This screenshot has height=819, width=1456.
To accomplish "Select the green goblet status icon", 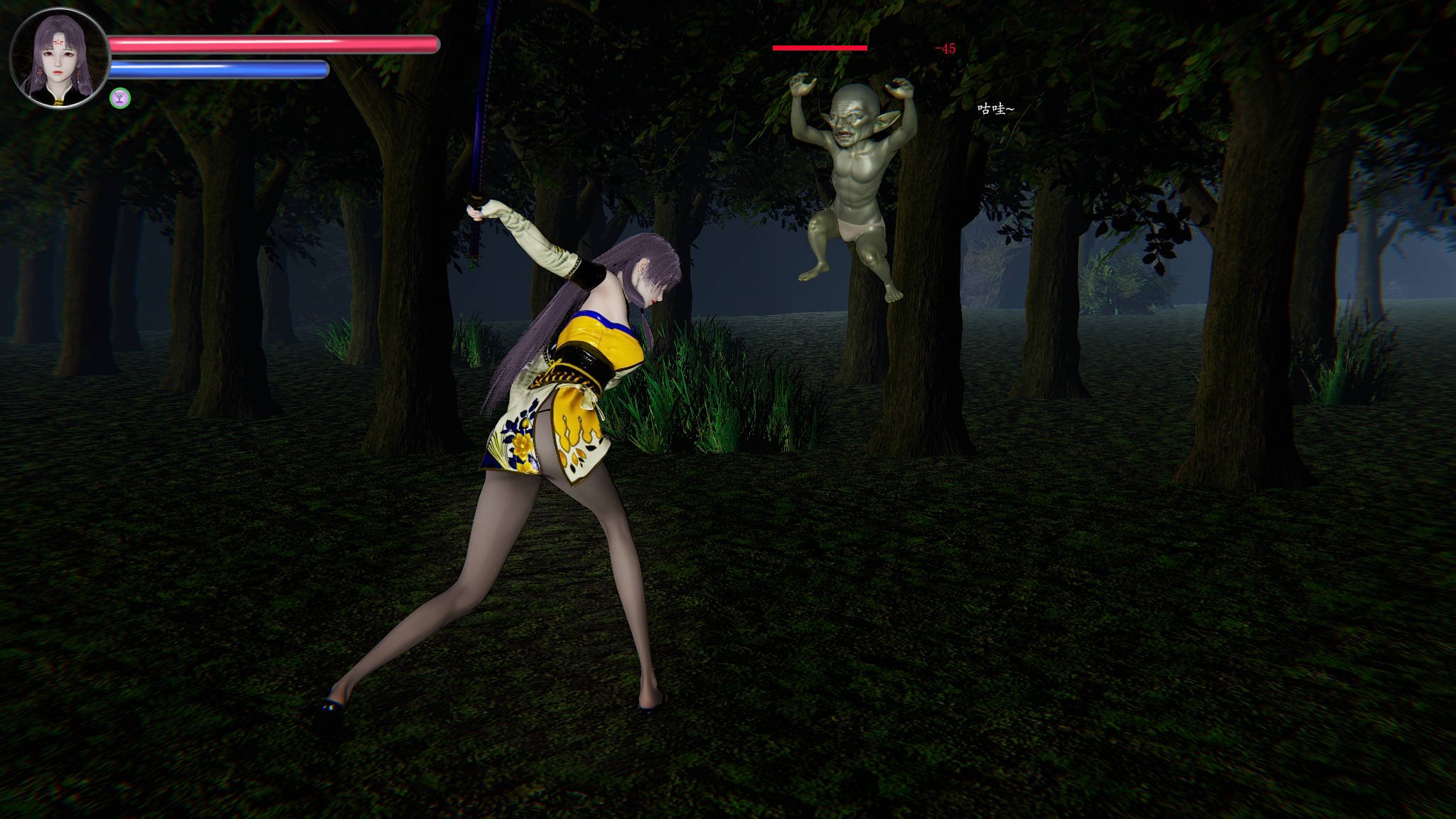I will pos(120,98).
